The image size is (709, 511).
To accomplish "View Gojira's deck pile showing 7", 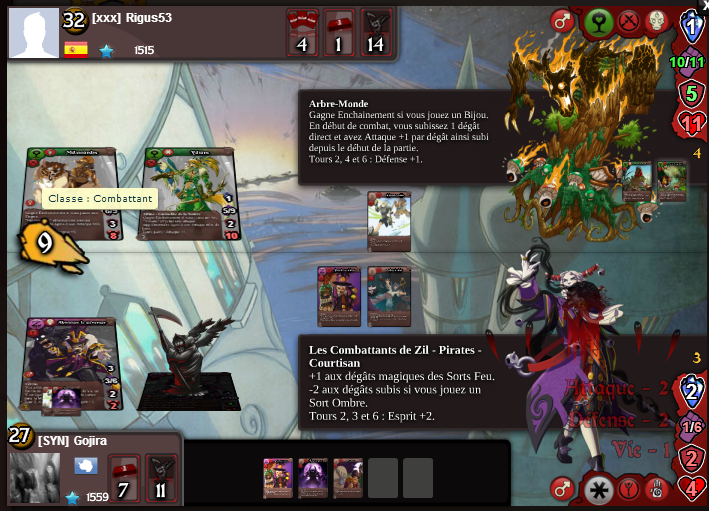I will coord(122,478).
